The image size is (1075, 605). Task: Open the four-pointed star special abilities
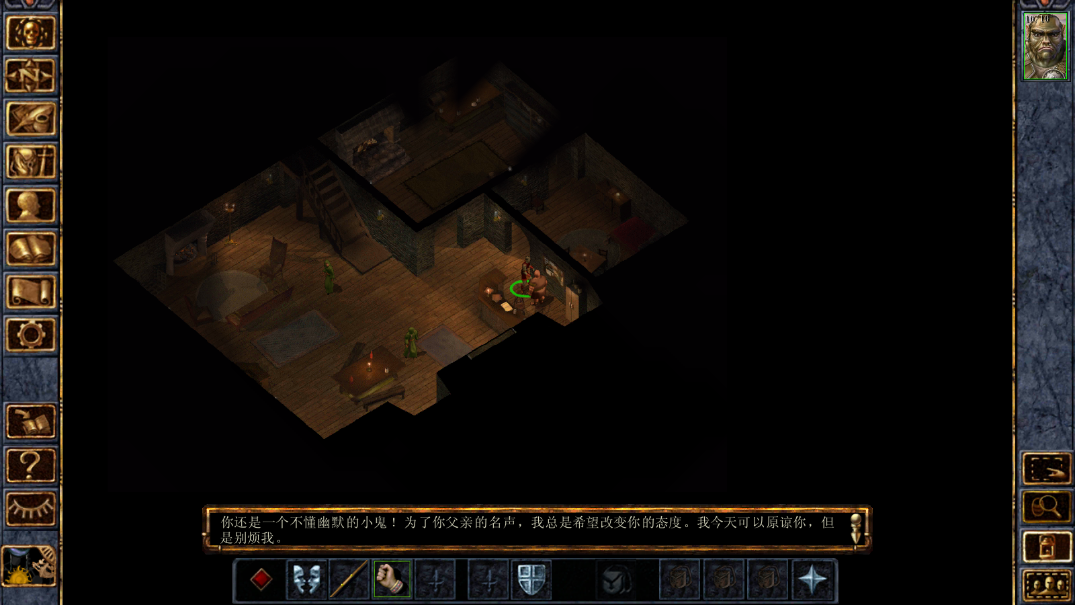[x=812, y=580]
